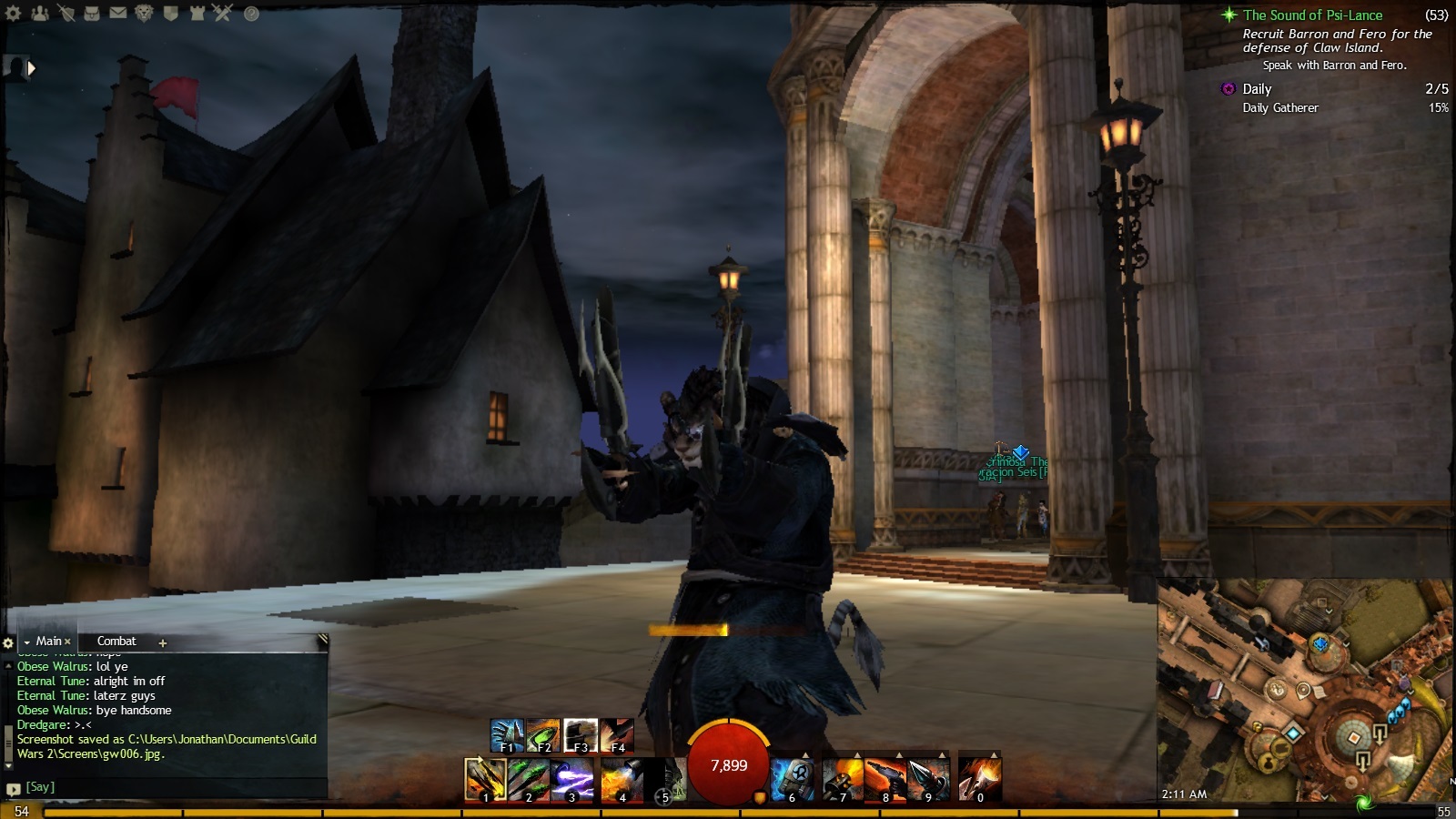Open the game menu gear icon

coord(14,13)
